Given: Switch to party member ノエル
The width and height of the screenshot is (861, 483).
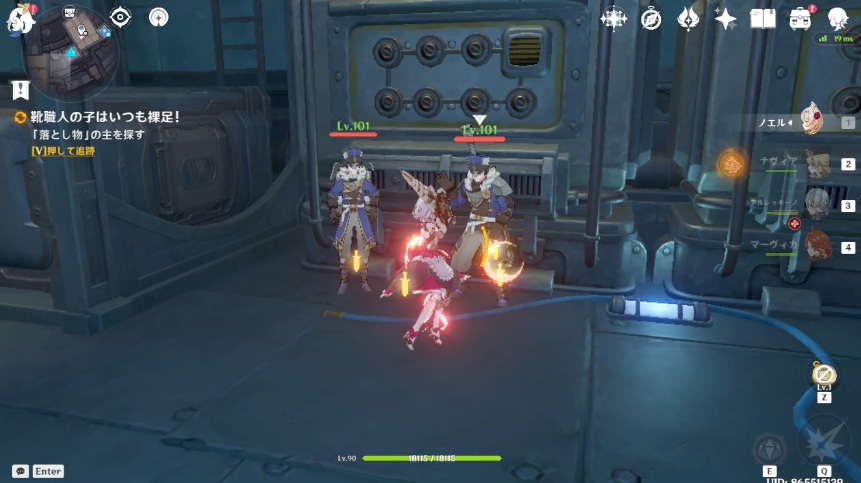Looking at the screenshot, I should tap(812, 122).
